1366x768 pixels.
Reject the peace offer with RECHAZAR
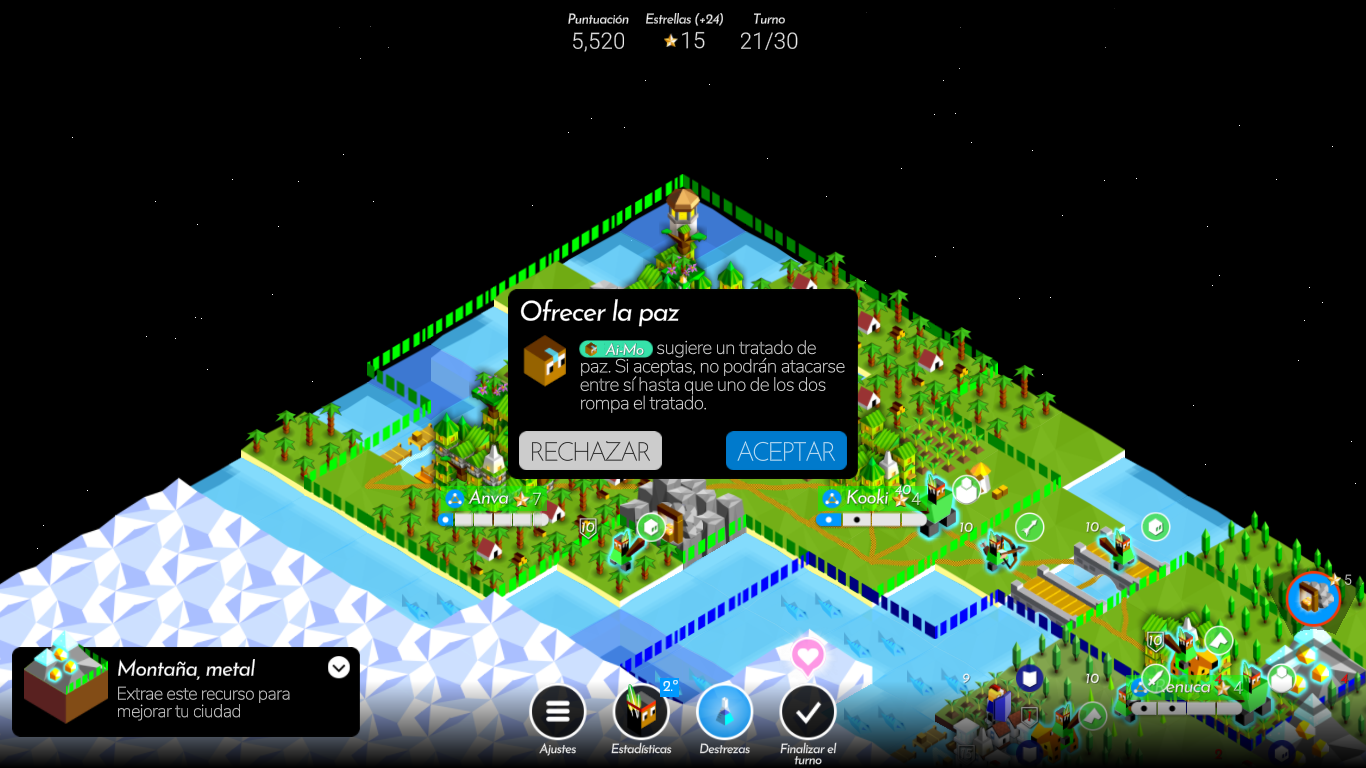[x=589, y=450]
